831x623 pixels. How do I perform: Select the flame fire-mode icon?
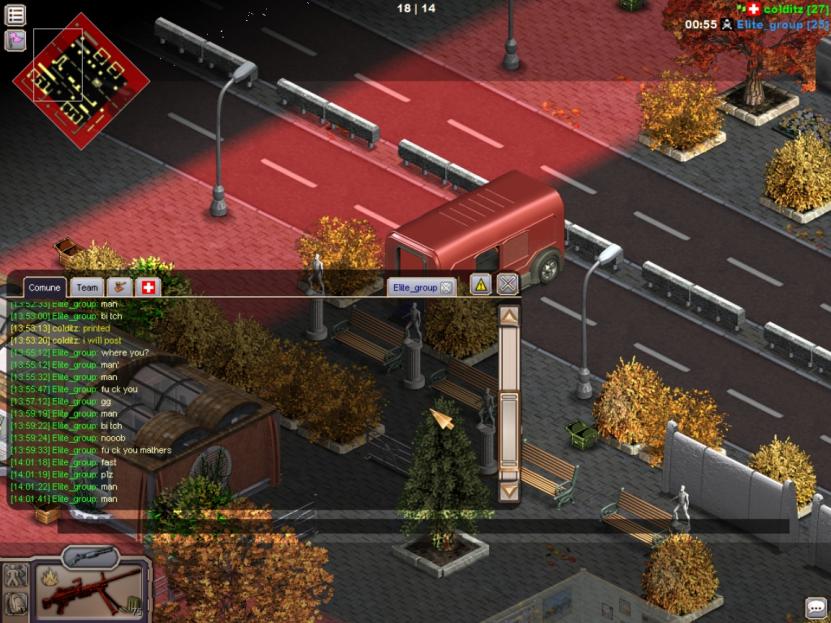click(47, 575)
